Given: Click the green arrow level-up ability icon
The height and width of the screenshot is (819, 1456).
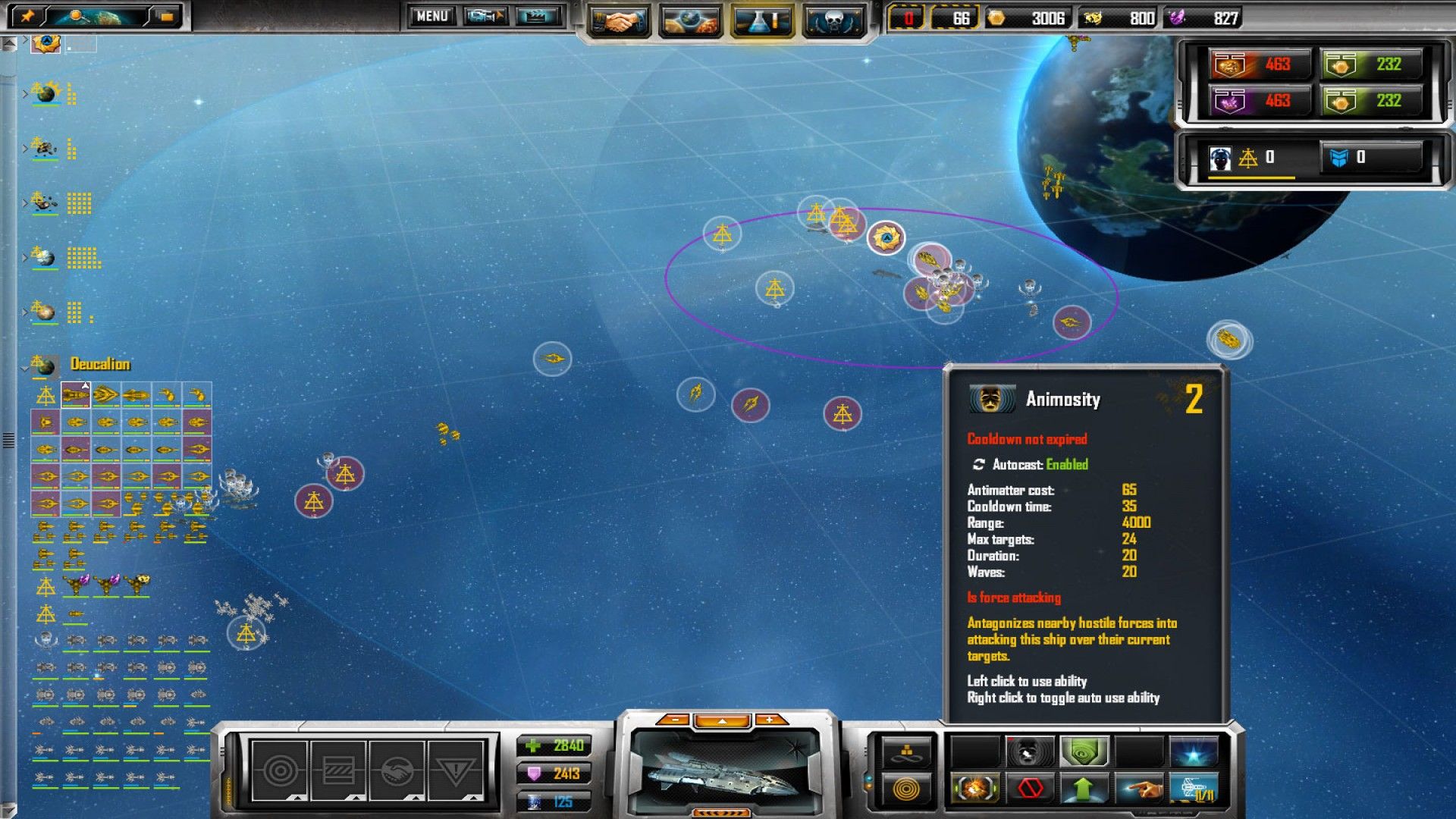Looking at the screenshot, I should click(1083, 789).
